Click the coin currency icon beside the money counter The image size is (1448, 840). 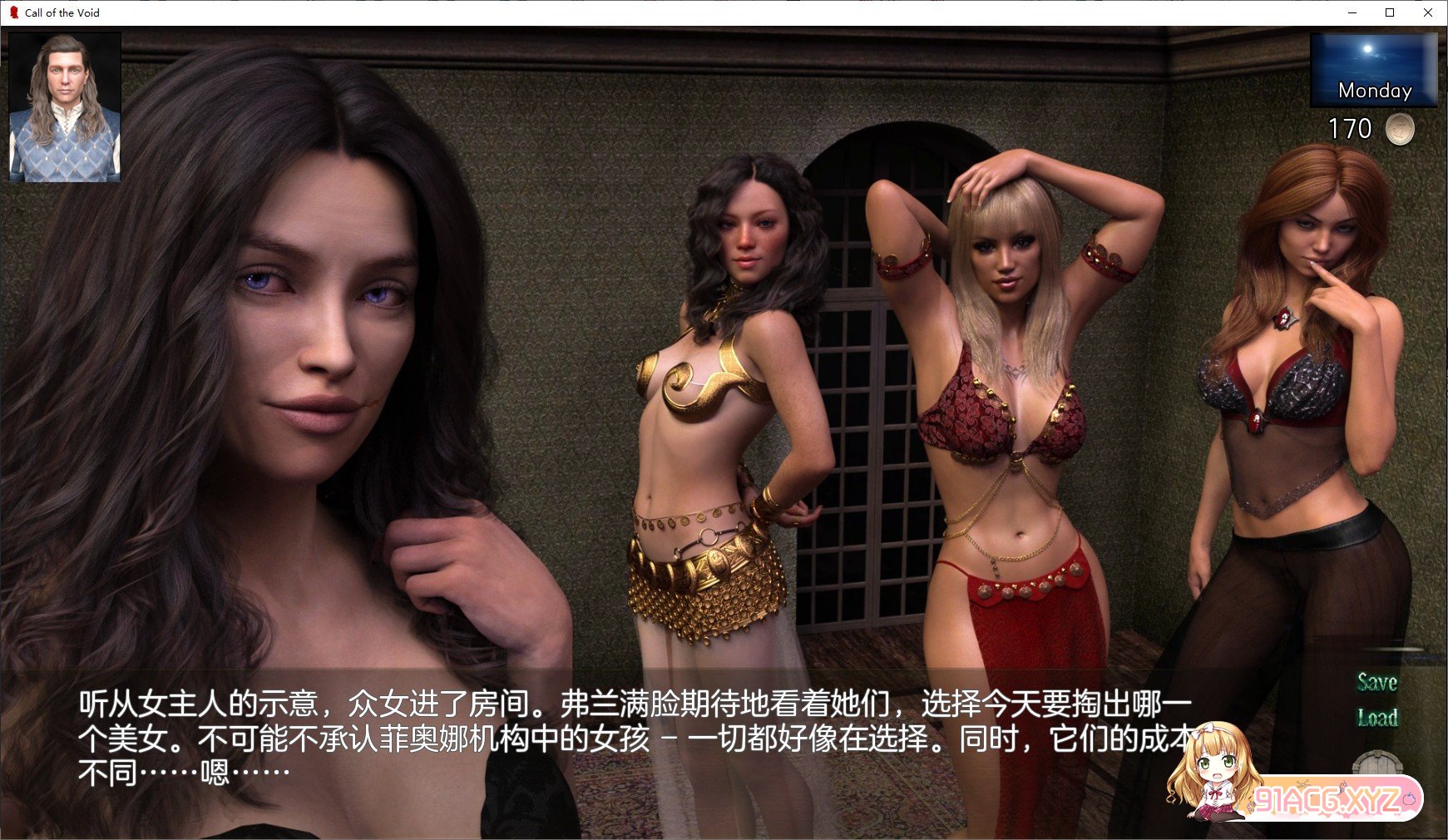click(x=1399, y=130)
